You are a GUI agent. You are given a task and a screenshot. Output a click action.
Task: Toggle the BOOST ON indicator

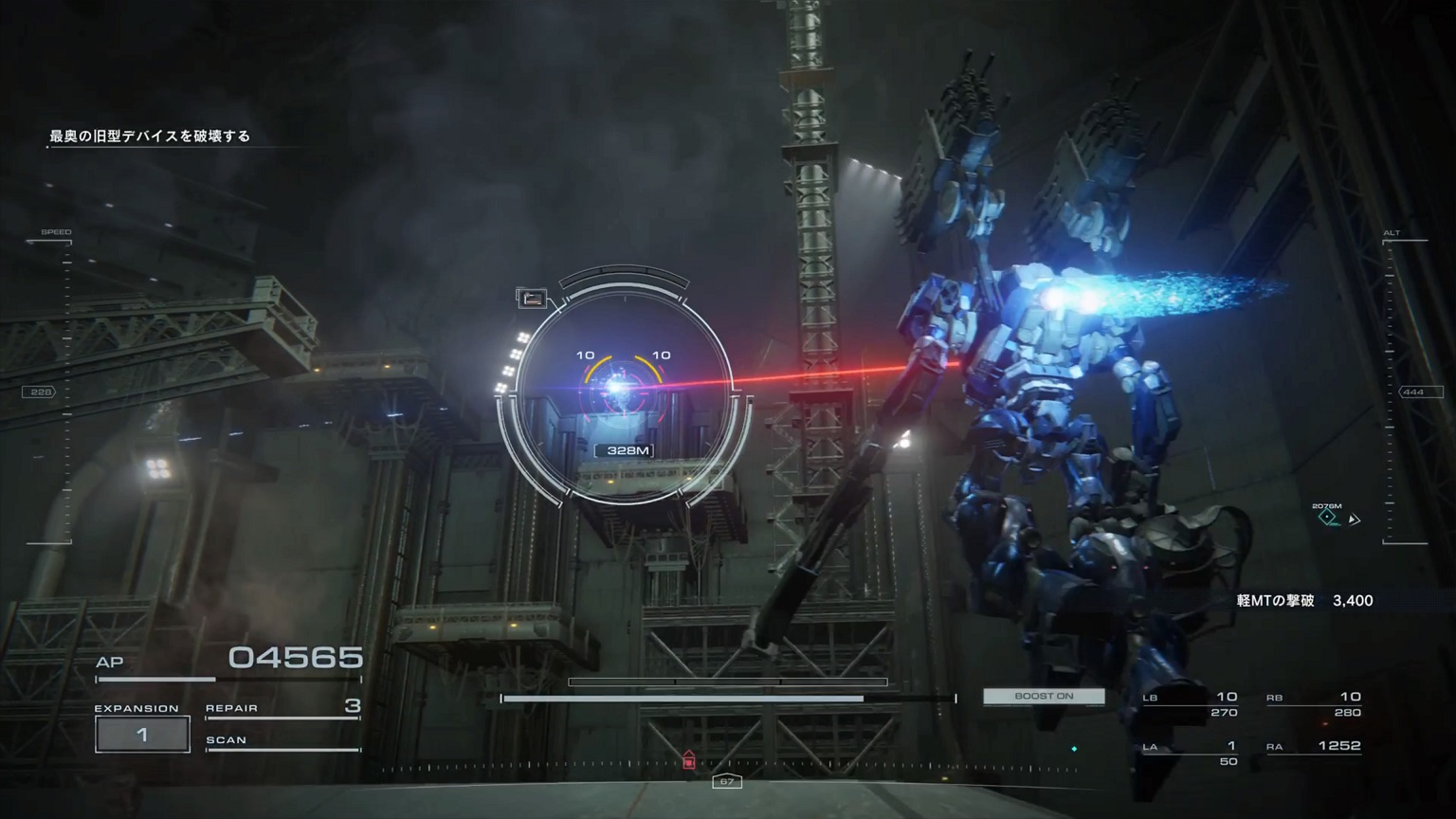tap(1044, 697)
